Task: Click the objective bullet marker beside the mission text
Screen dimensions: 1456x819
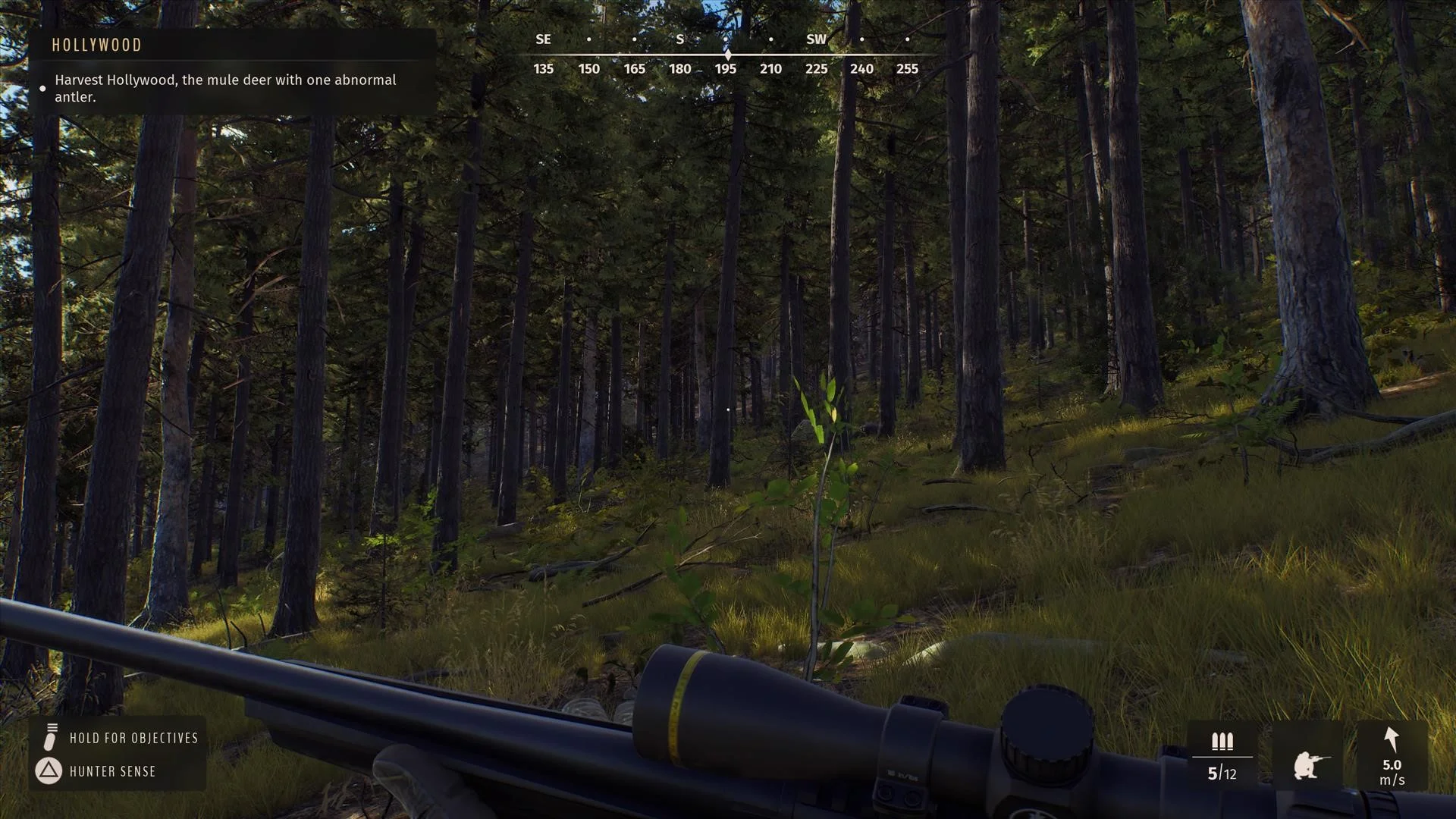Action: tap(42, 89)
